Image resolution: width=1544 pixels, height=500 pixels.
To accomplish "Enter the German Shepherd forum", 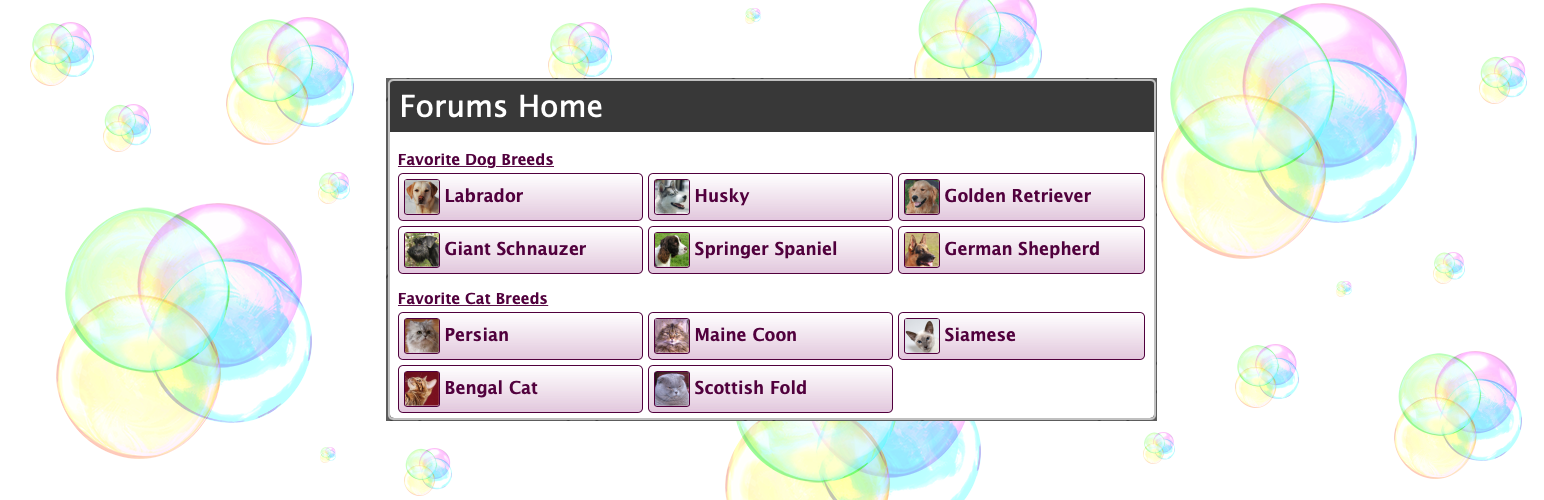I will (x=1020, y=250).
